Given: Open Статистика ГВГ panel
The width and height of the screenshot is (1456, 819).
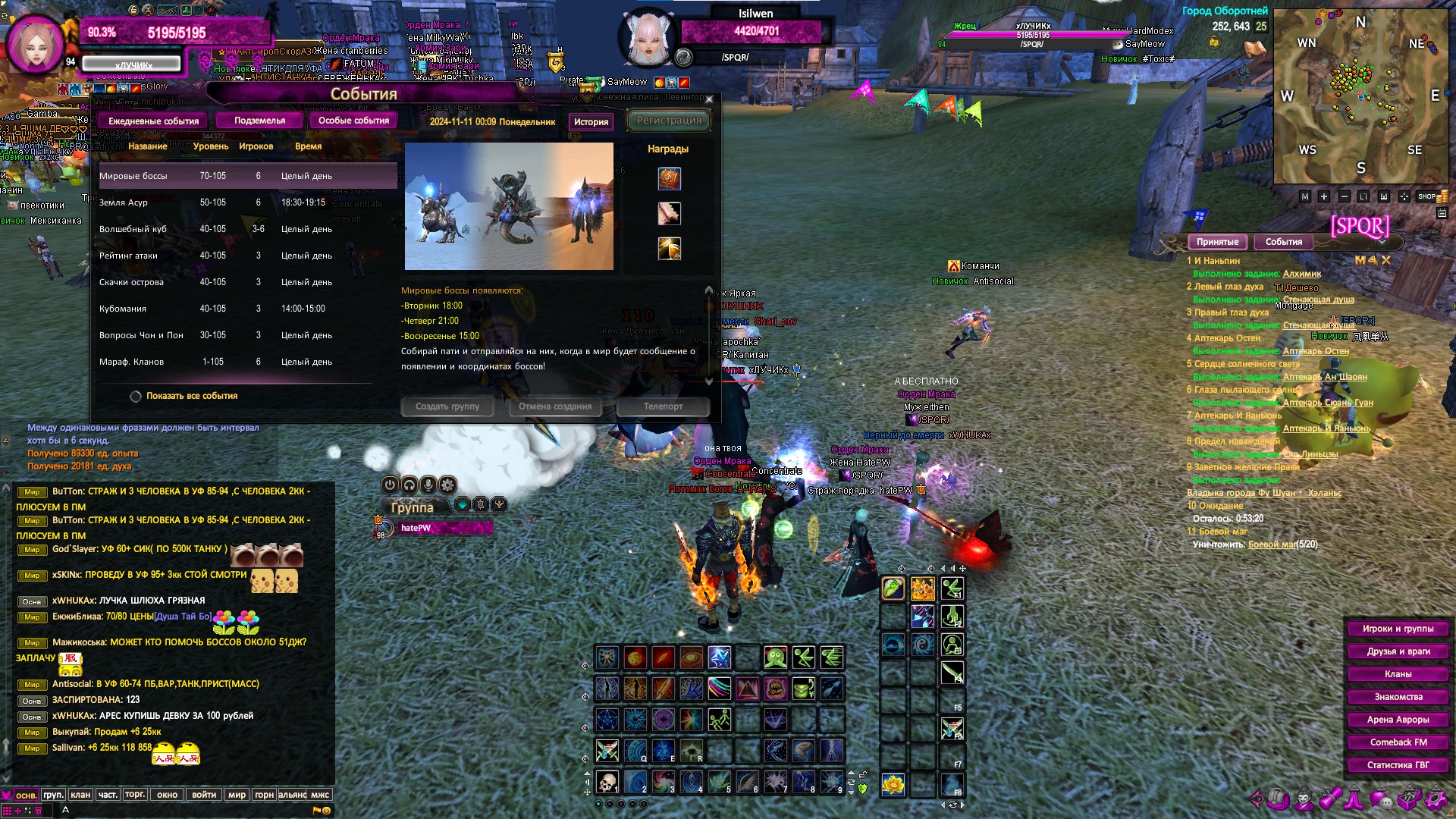Looking at the screenshot, I should click(1398, 765).
